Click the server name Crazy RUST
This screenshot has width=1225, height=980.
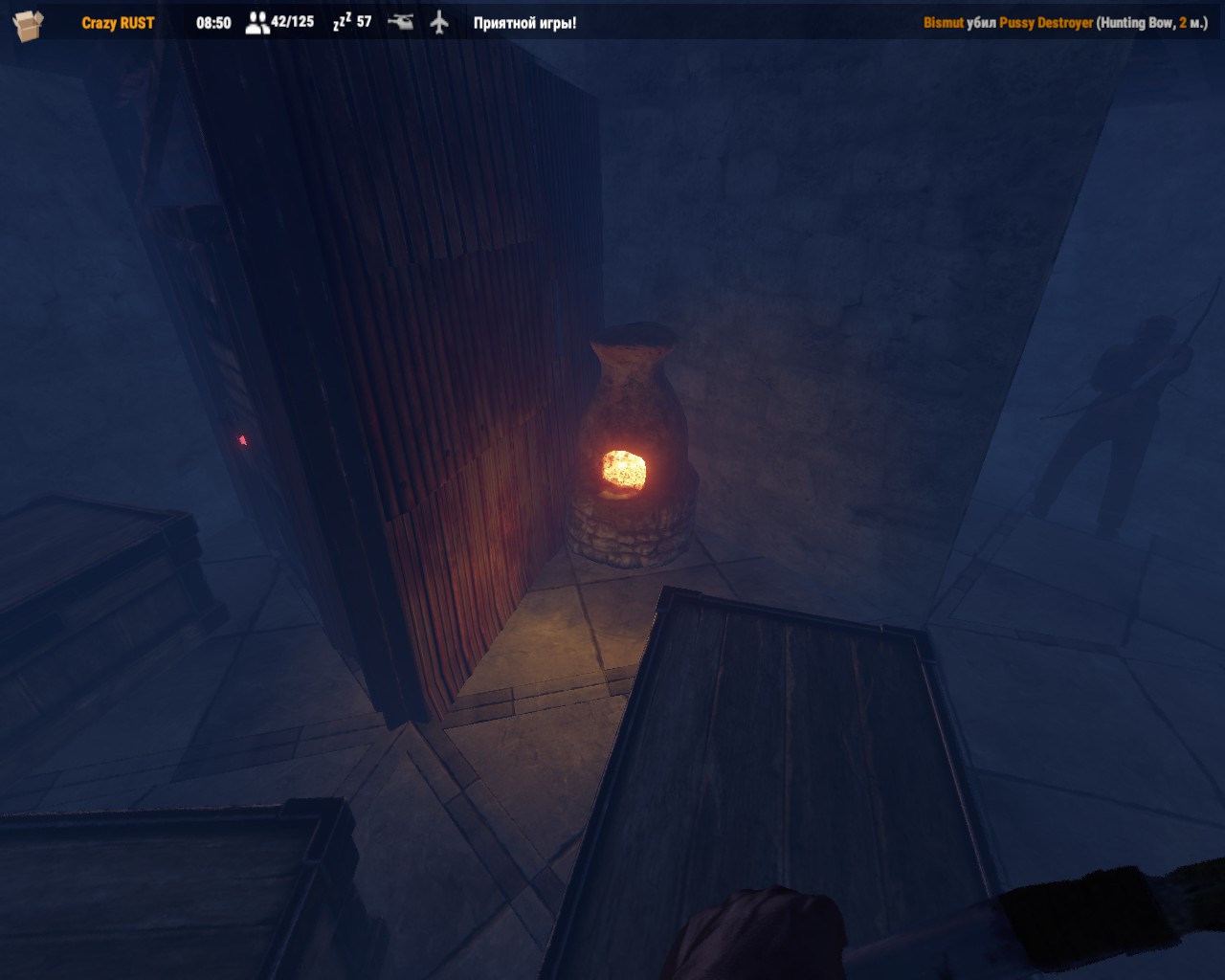(117, 21)
